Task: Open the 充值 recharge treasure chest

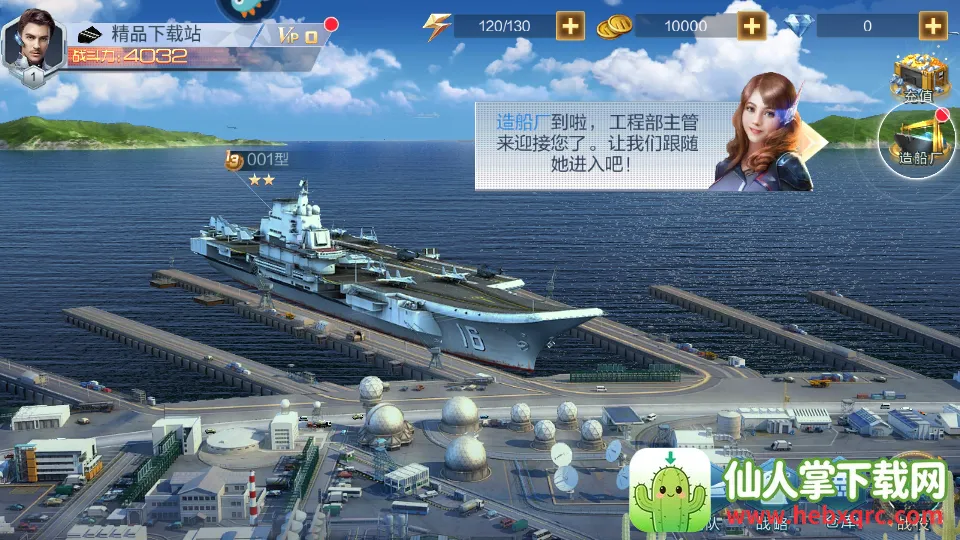Action: [x=918, y=77]
